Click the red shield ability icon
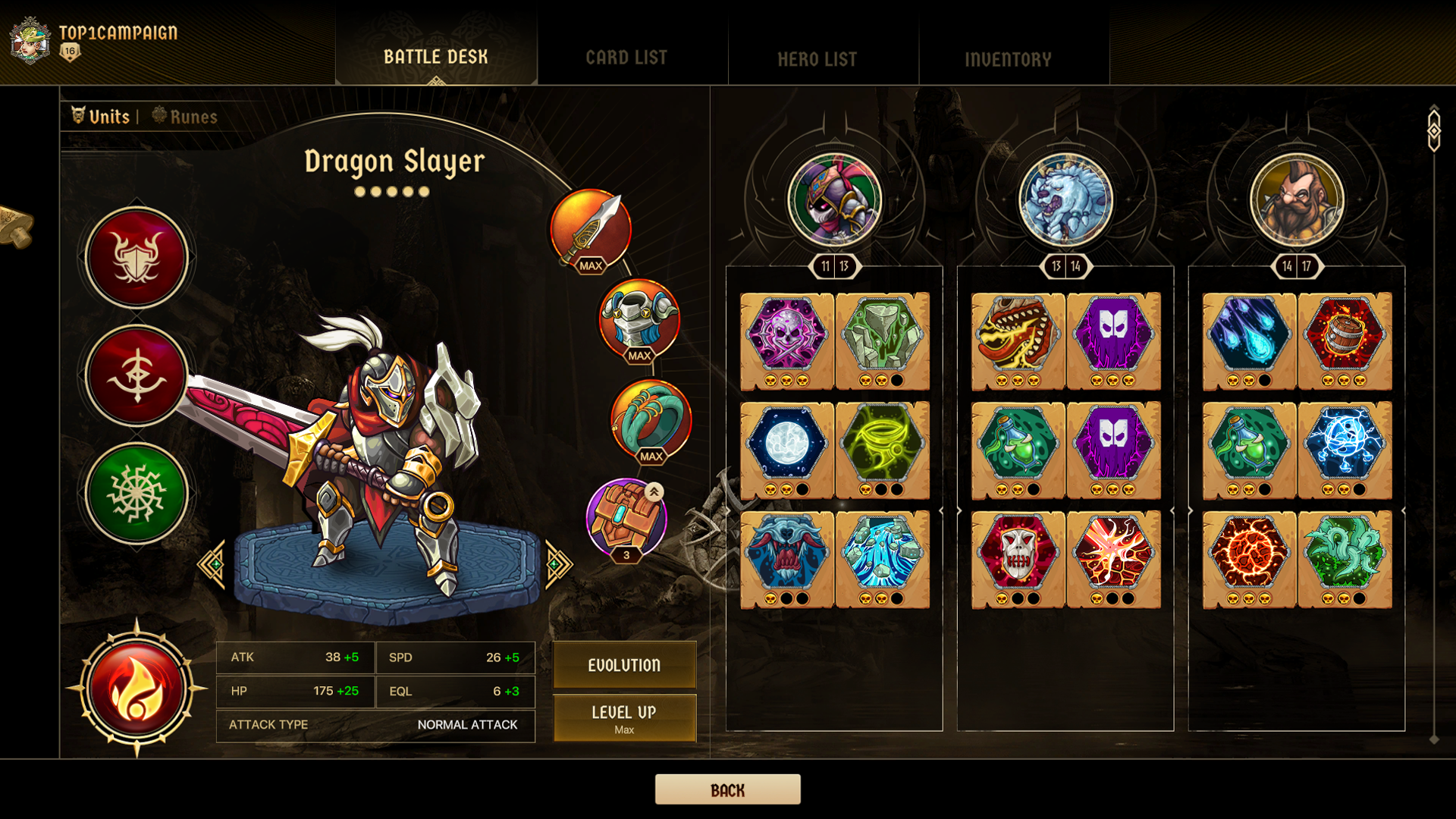 point(136,256)
